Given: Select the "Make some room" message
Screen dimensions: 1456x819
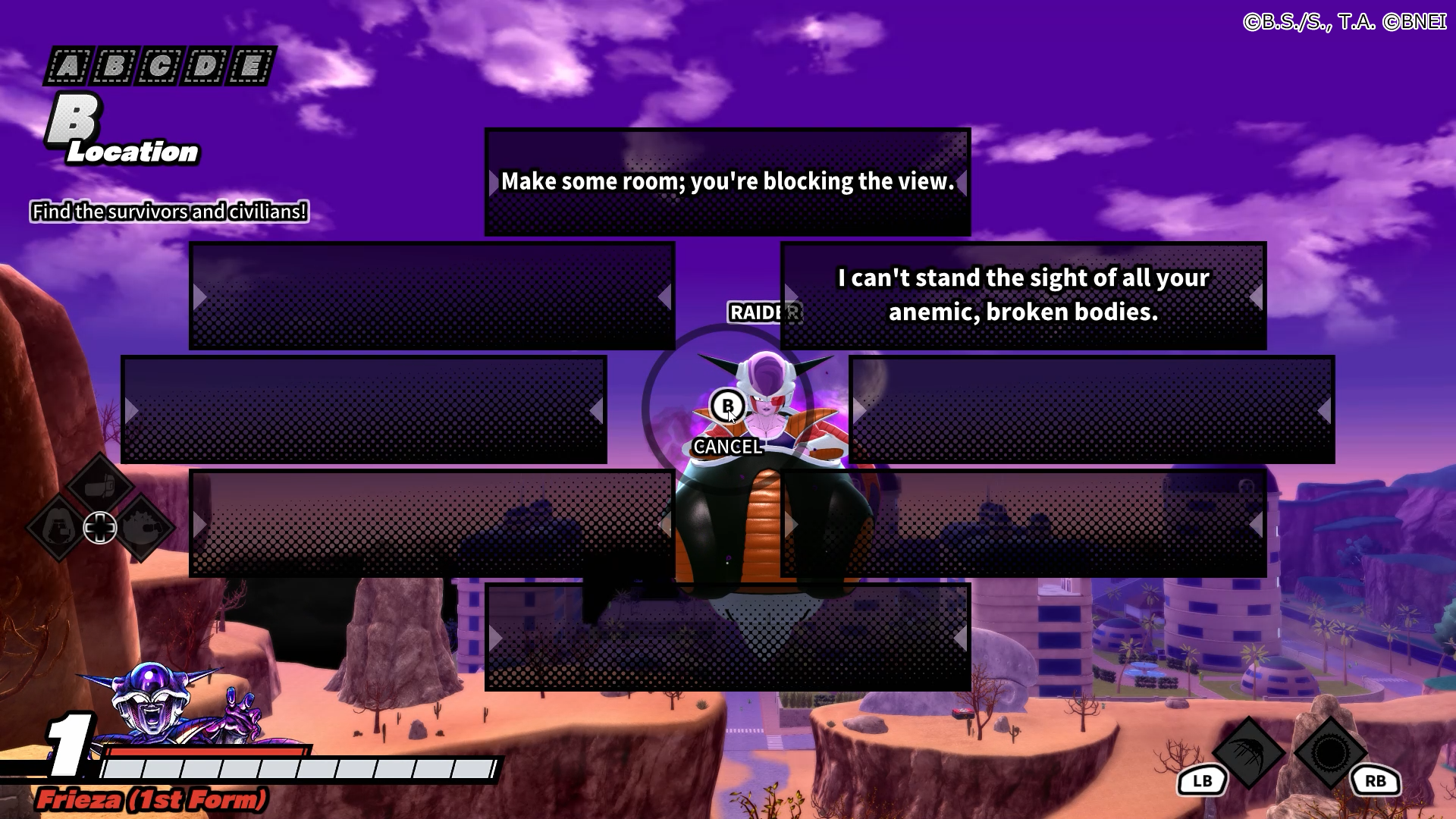Looking at the screenshot, I should tap(727, 182).
